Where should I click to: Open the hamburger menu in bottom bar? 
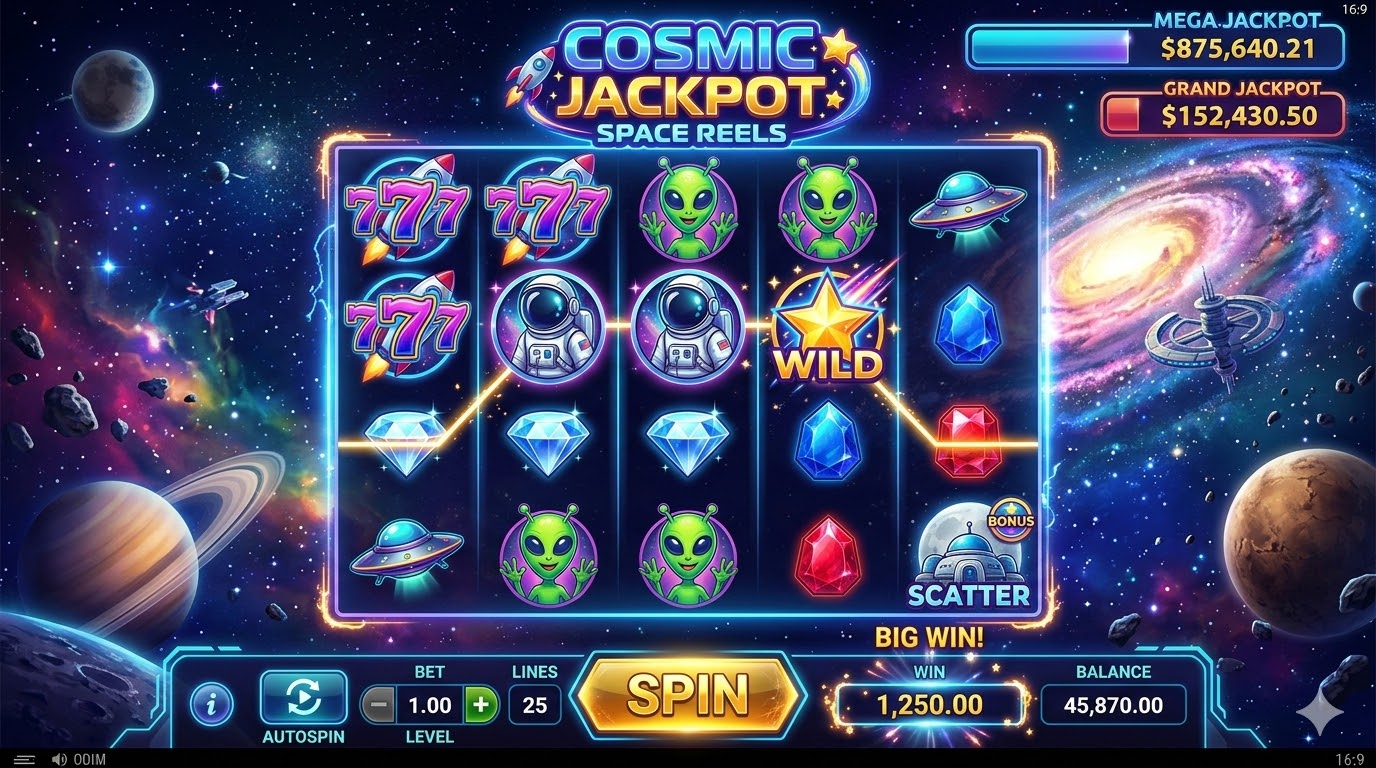(x=25, y=760)
